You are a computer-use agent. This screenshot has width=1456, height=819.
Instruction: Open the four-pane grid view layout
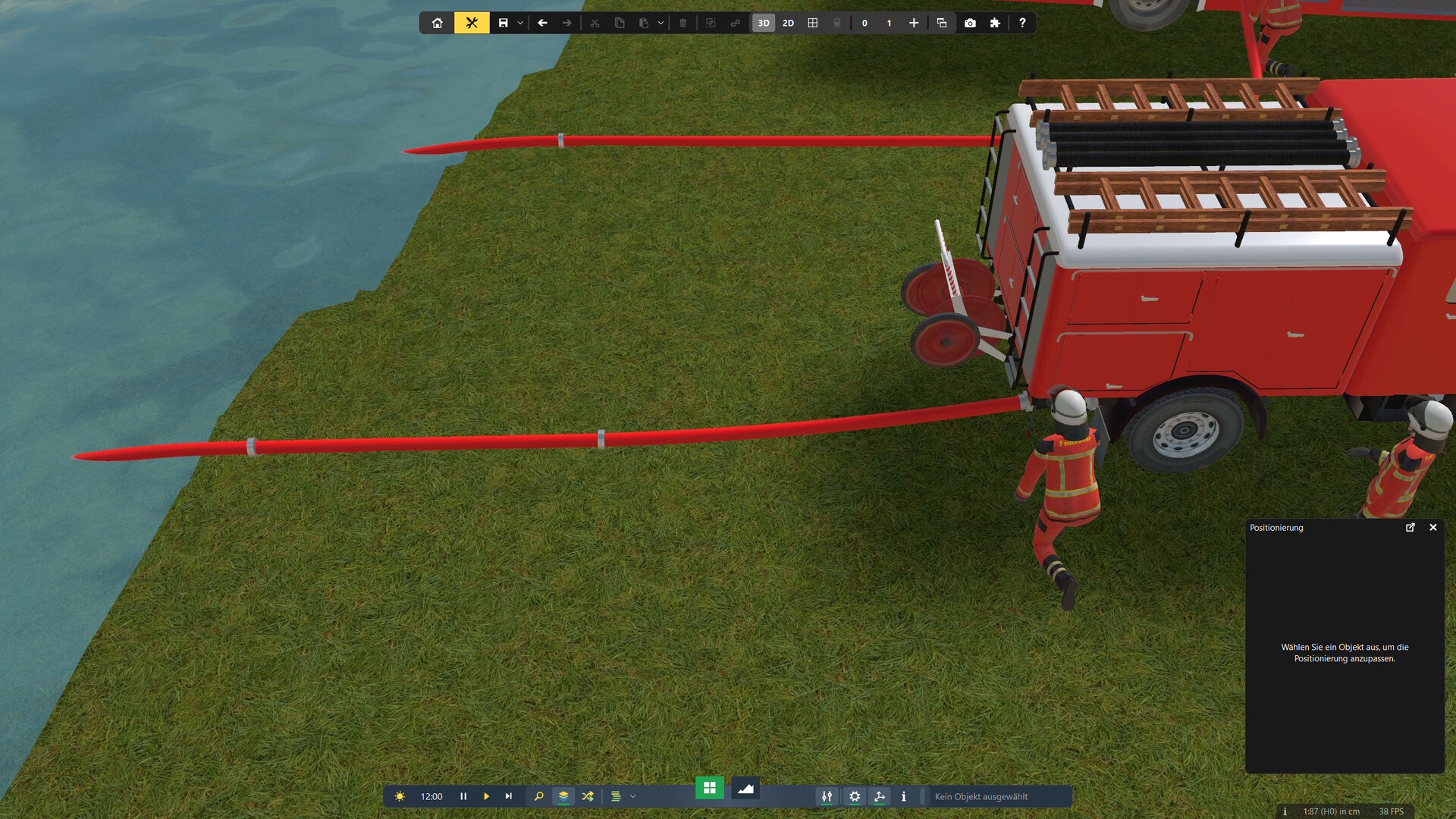point(813,23)
